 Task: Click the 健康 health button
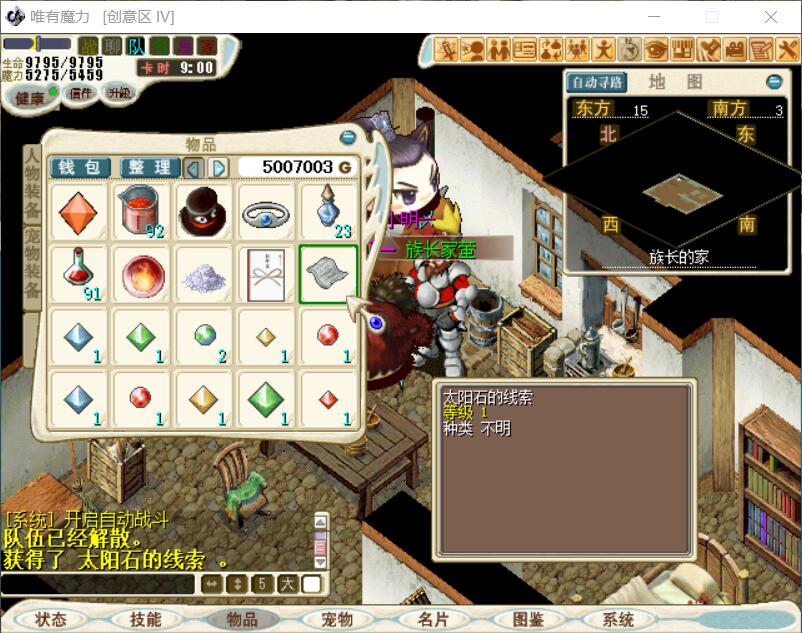pyautogui.click(x=31, y=97)
